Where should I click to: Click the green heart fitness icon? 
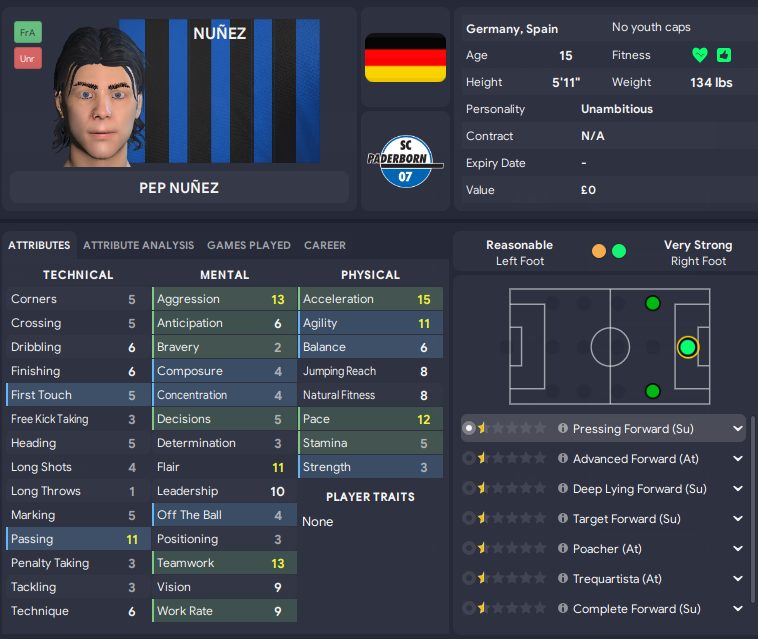tap(699, 55)
